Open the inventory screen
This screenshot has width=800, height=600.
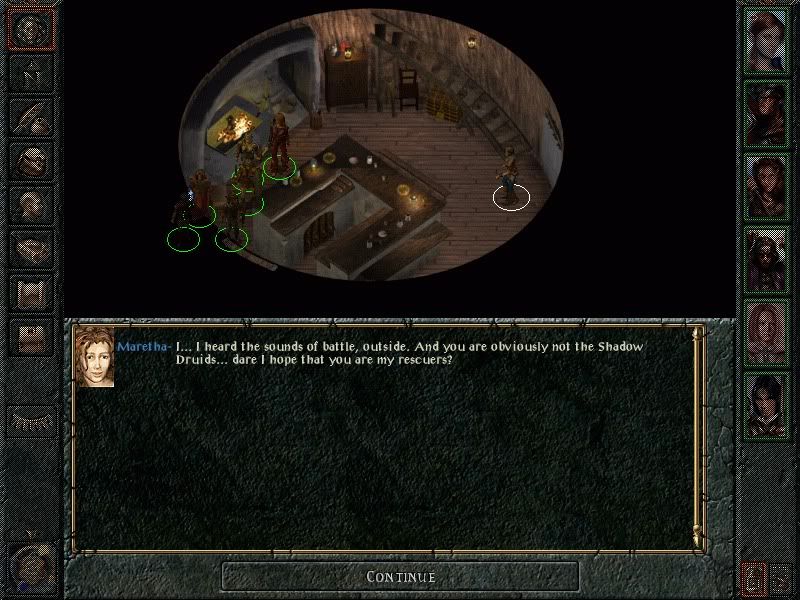tap(30, 160)
